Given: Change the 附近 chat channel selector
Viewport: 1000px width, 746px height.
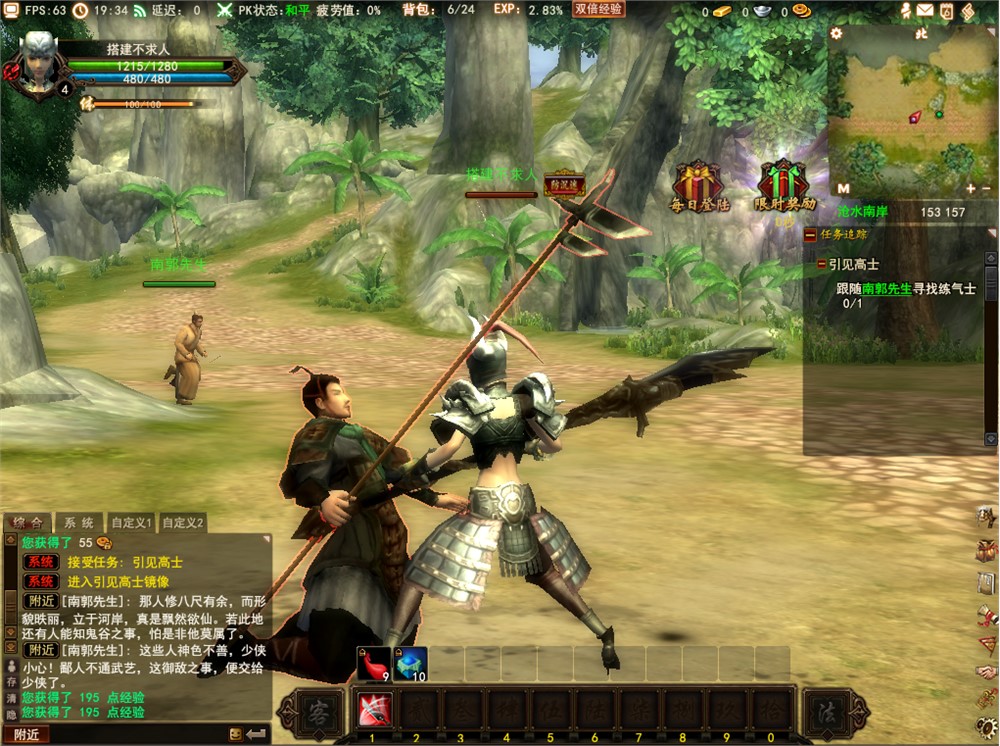Looking at the screenshot, I should [x=26, y=734].
